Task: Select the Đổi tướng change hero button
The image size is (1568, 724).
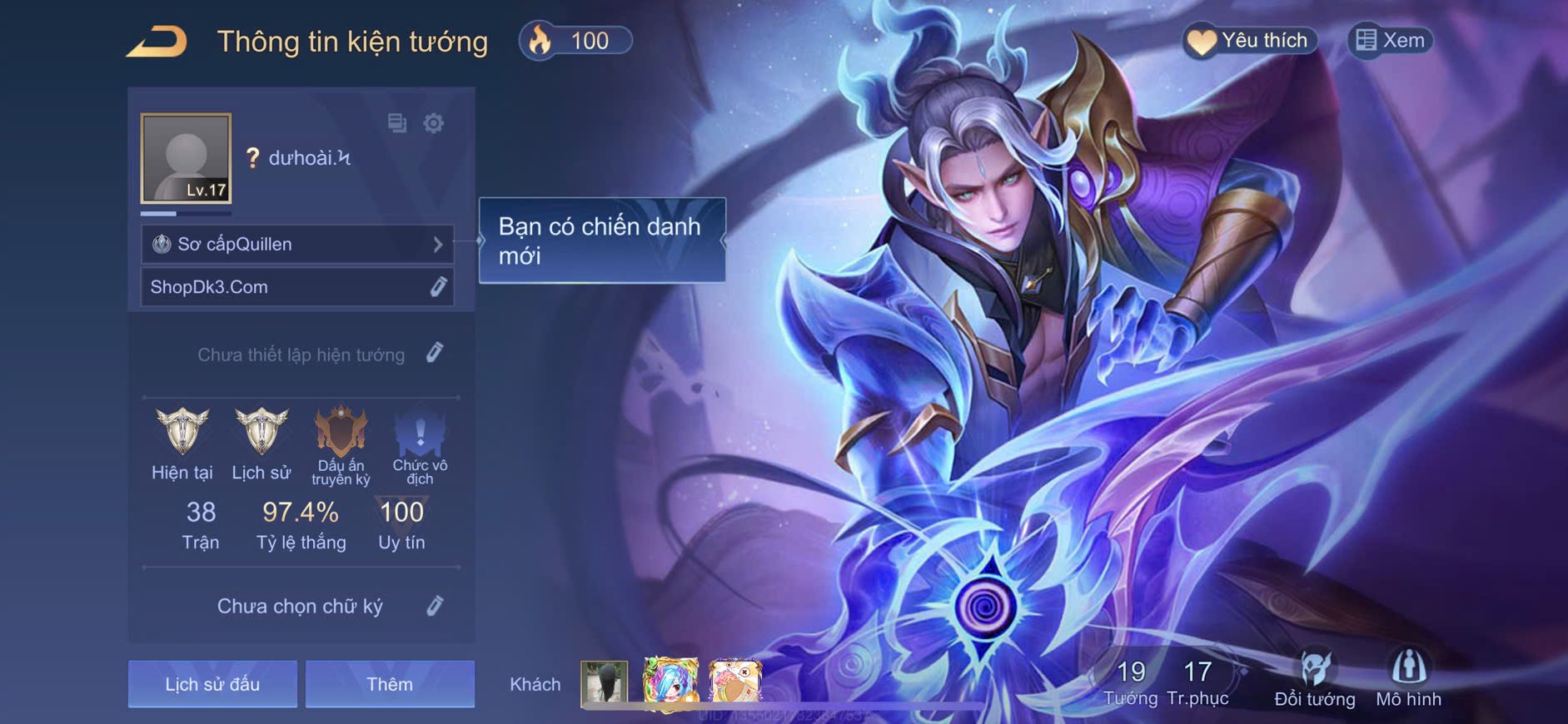Action: (x=1315, y=678)
